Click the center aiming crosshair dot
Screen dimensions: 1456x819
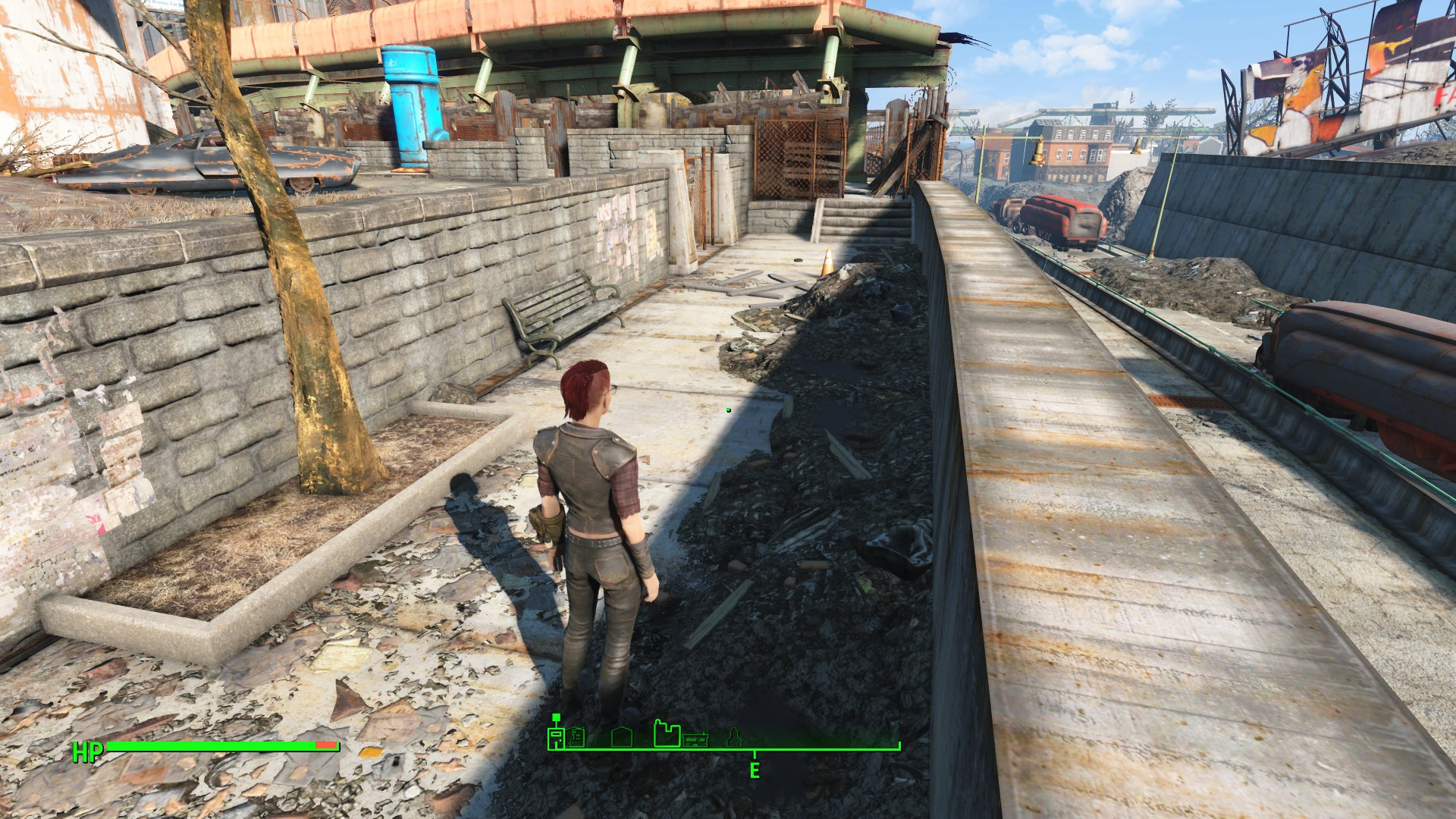728,409
